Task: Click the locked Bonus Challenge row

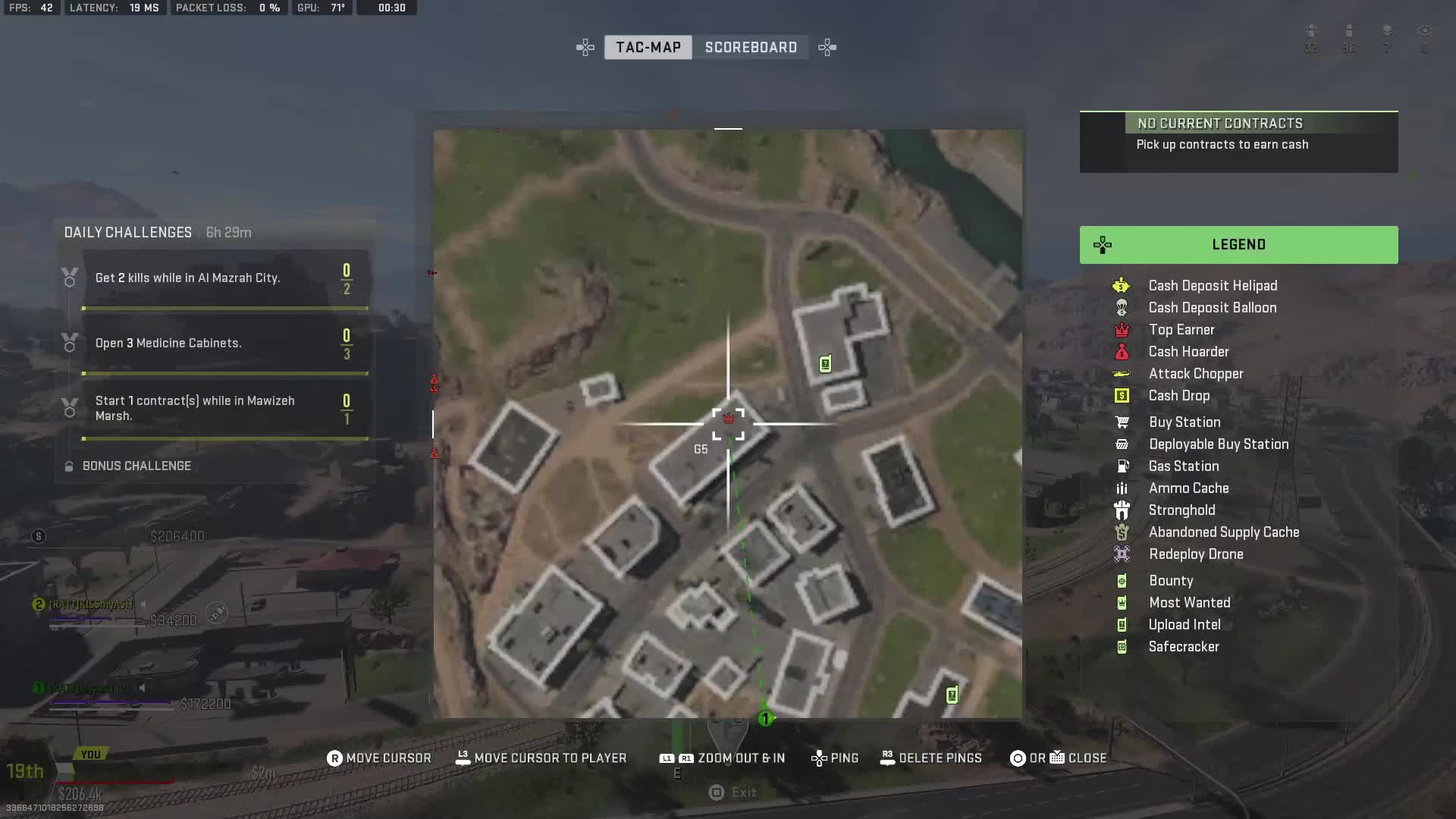Action: click(136, 466)
